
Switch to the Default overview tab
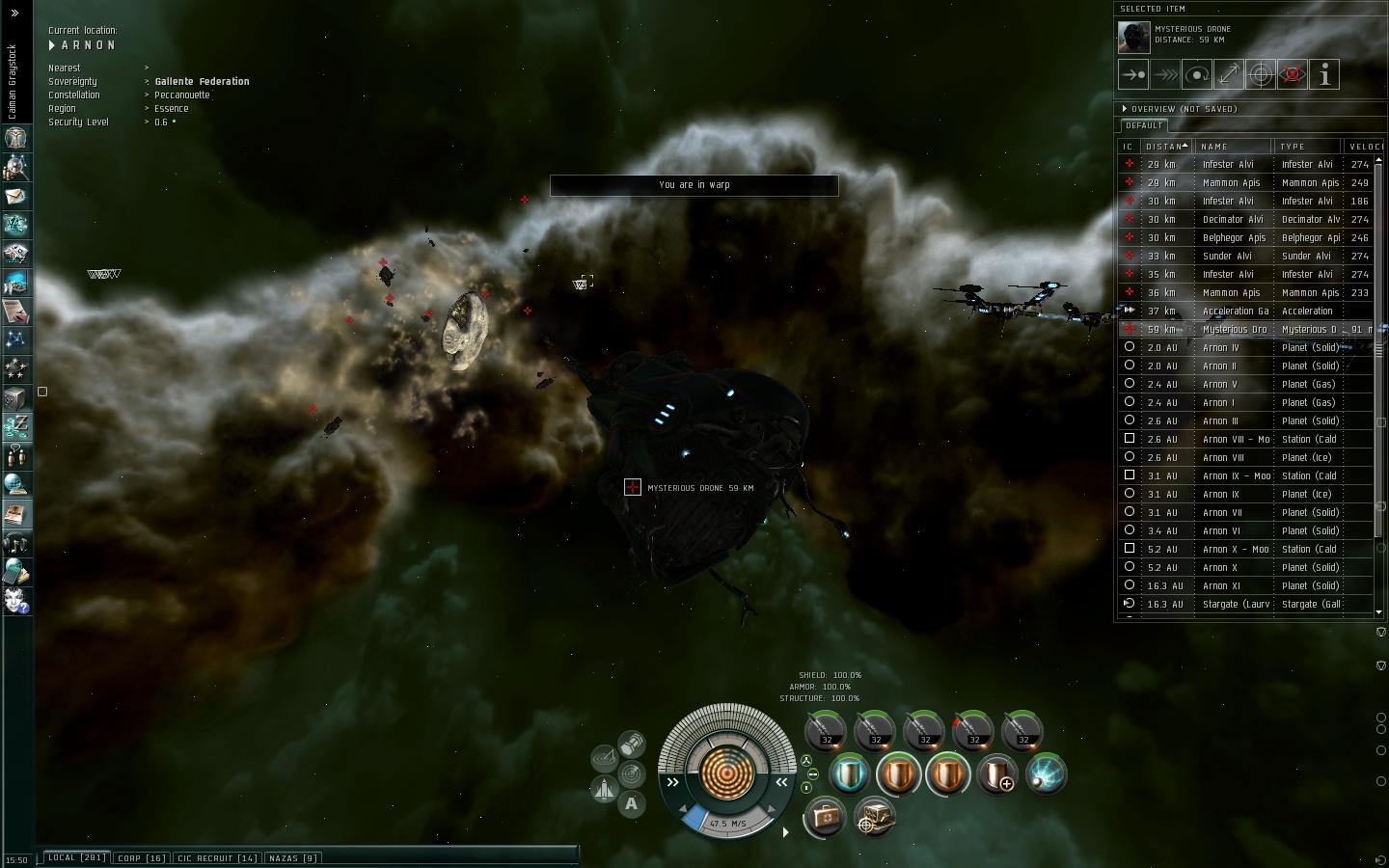[1144, 125]
